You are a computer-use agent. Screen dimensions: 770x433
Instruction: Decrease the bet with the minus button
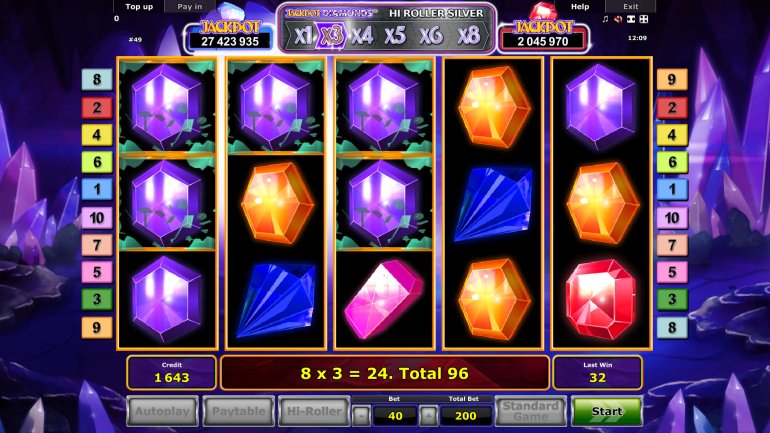pos(361,416)
